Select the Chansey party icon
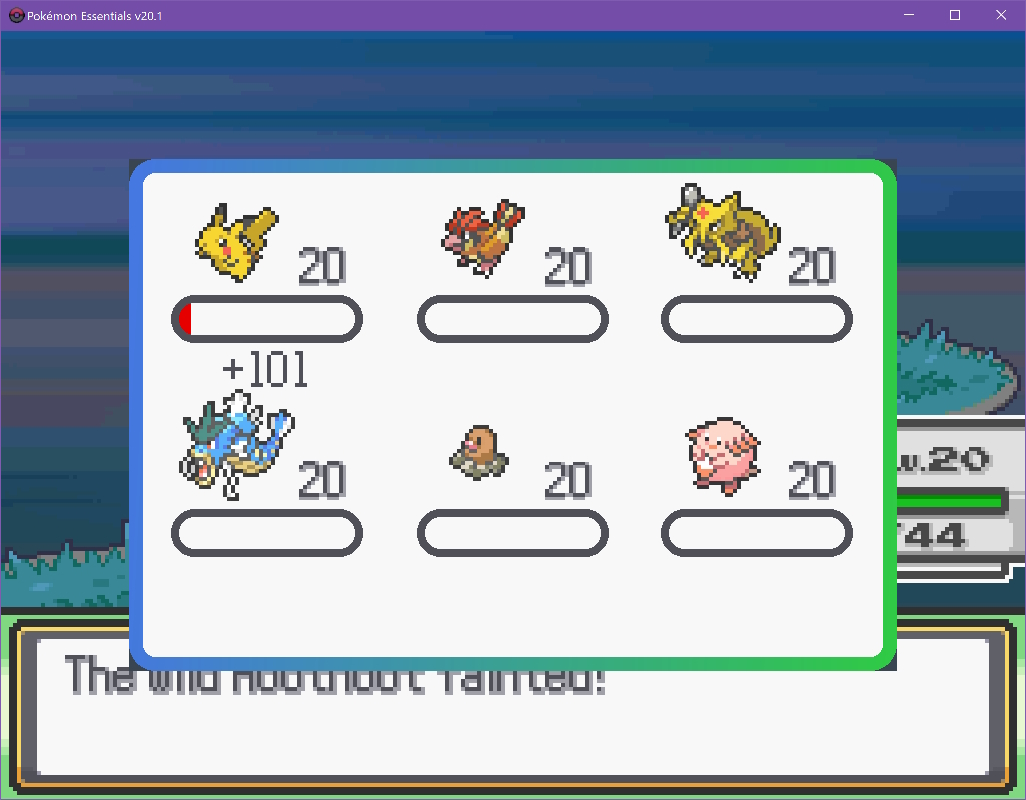Image resolution: width=1026 pixels, height=800 pixels. [722, 455]
